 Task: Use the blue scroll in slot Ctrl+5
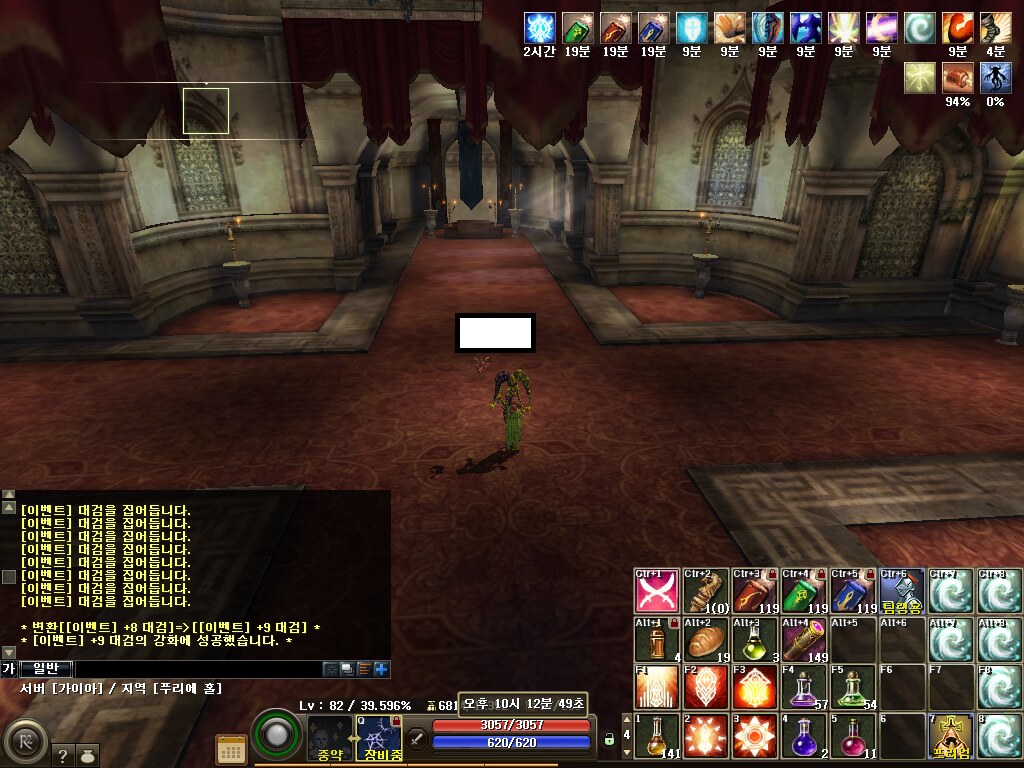click(x=853, y=591)
